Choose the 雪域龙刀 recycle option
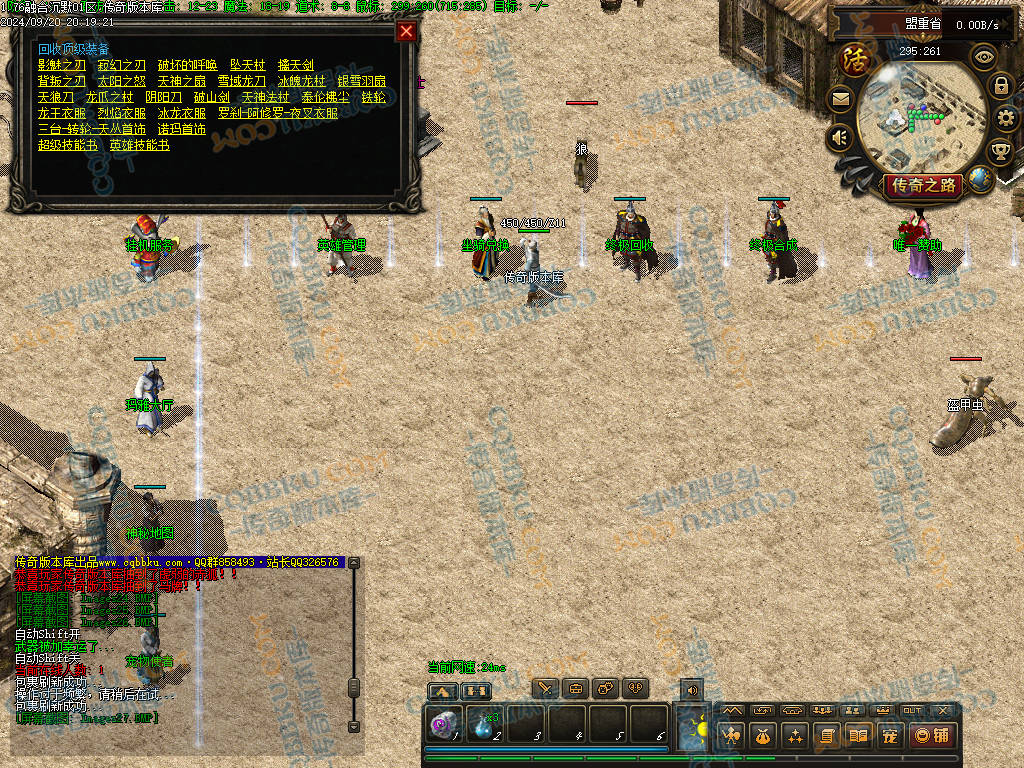 242,81
